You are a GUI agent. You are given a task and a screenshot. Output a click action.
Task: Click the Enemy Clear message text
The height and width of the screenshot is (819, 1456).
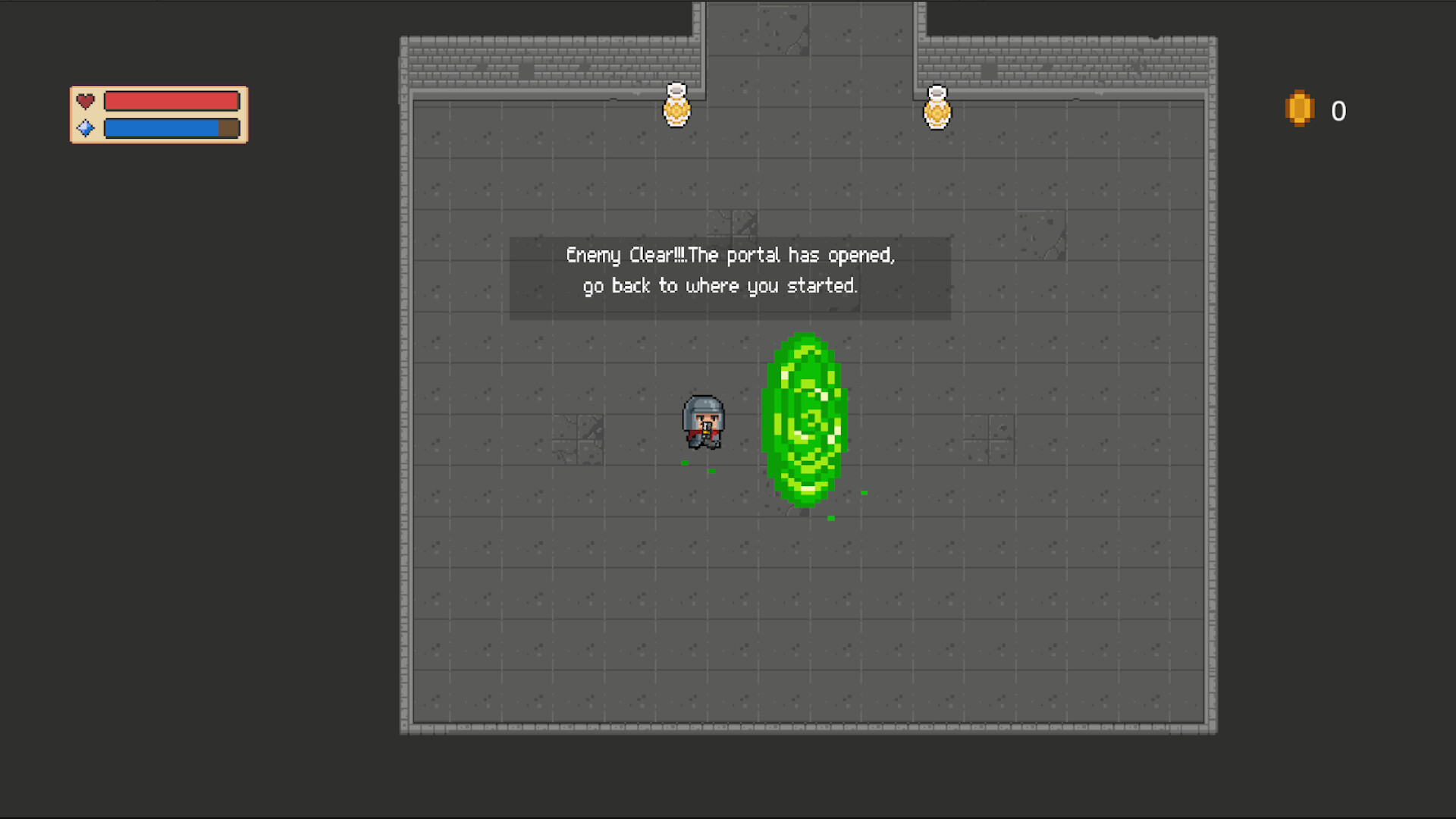(730, 256)
